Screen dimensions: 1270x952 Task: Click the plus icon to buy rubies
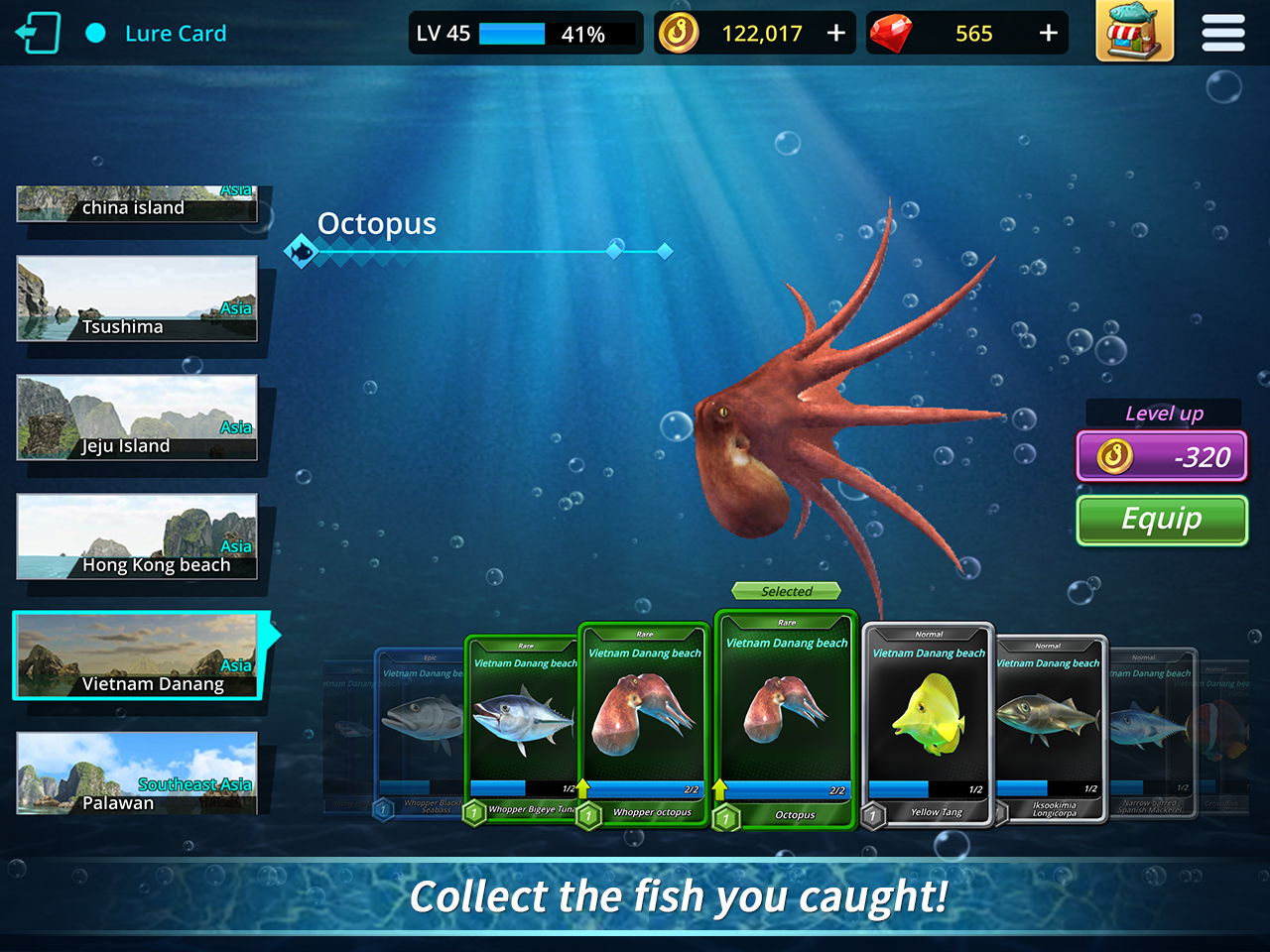pos(1049,33)
